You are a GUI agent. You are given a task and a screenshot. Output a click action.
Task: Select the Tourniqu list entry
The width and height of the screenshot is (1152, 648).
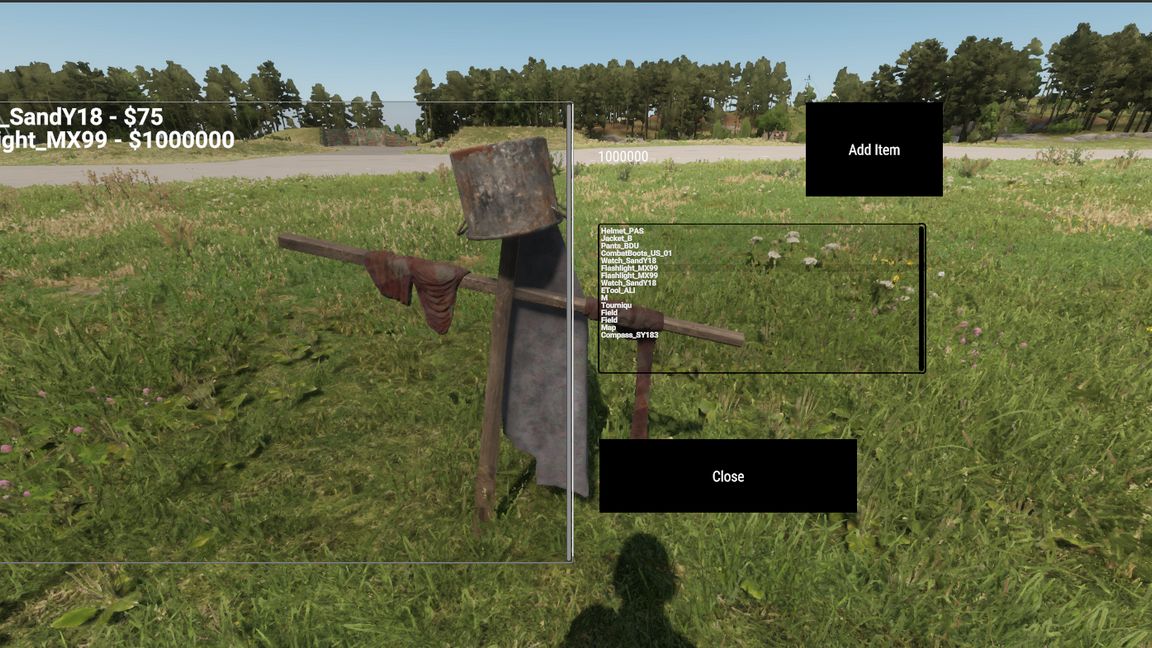[x=616, y=306]
